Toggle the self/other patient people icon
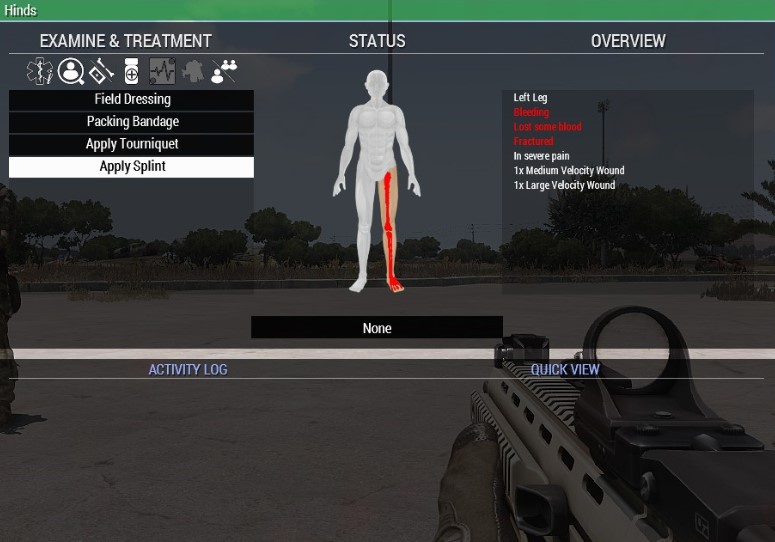775x542 pixels. [224, 71]
